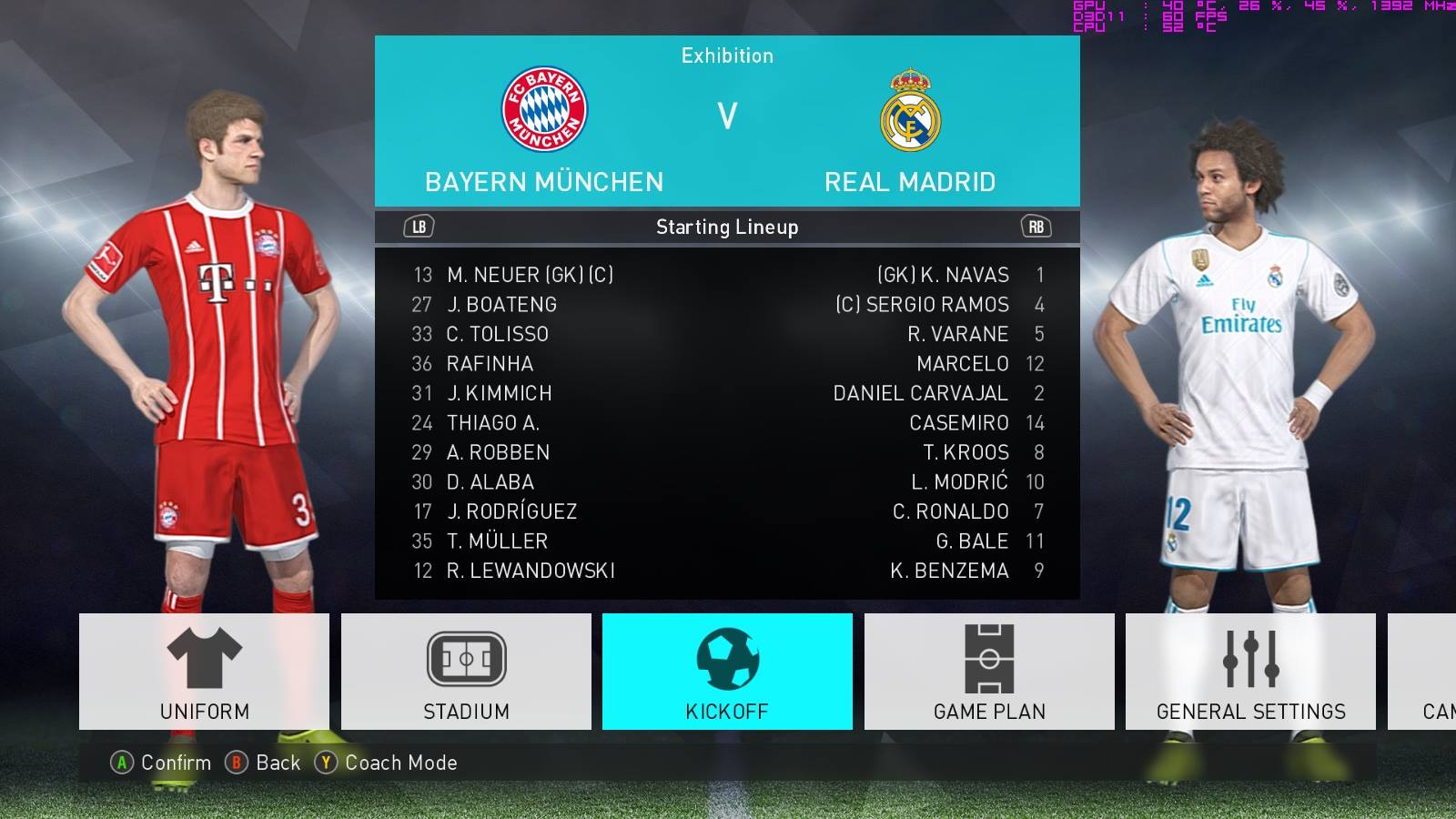Click the Starting Lineup header bar

(x=727, y=227)
